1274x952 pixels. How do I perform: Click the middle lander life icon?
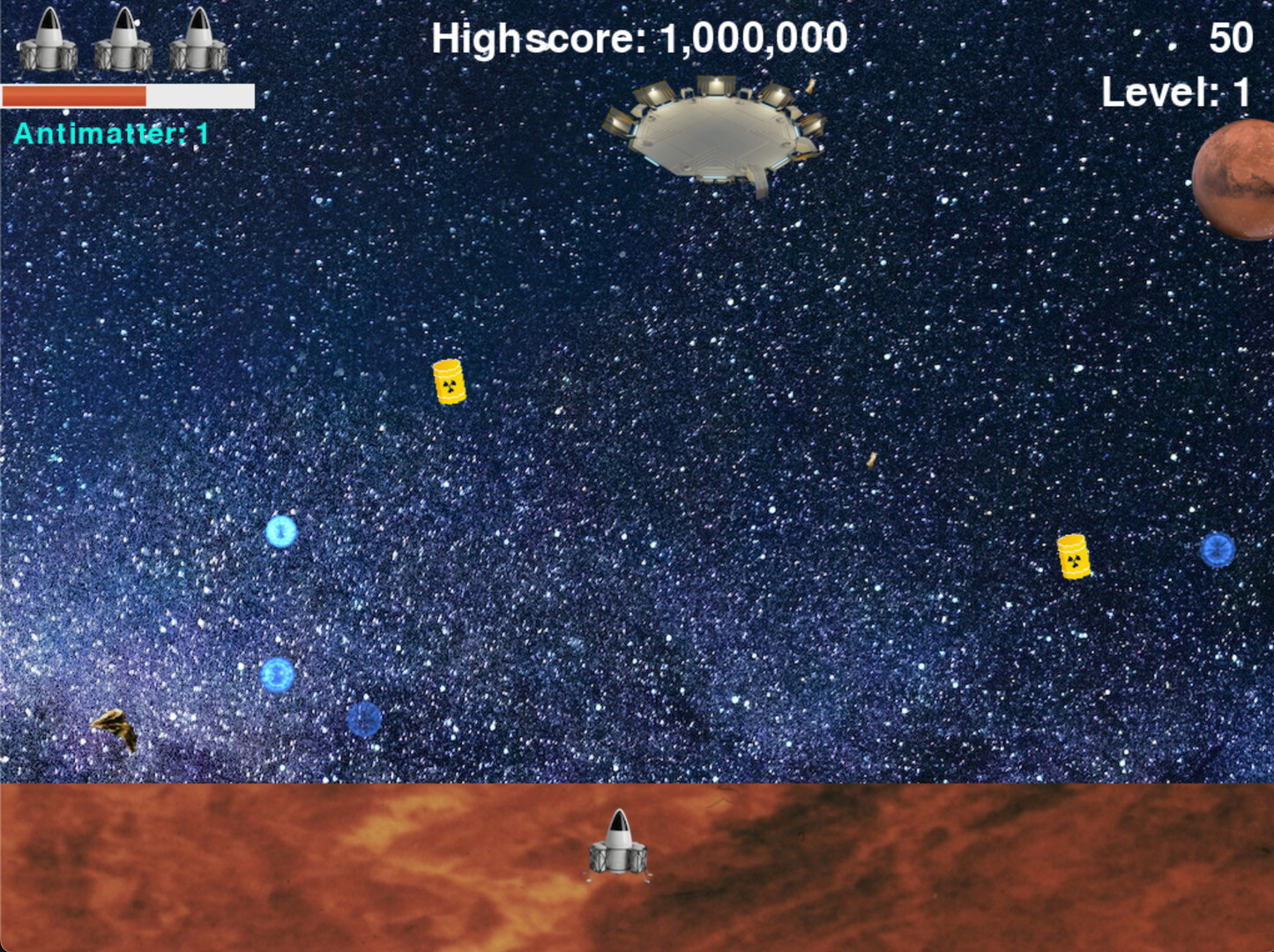[122, 40]
